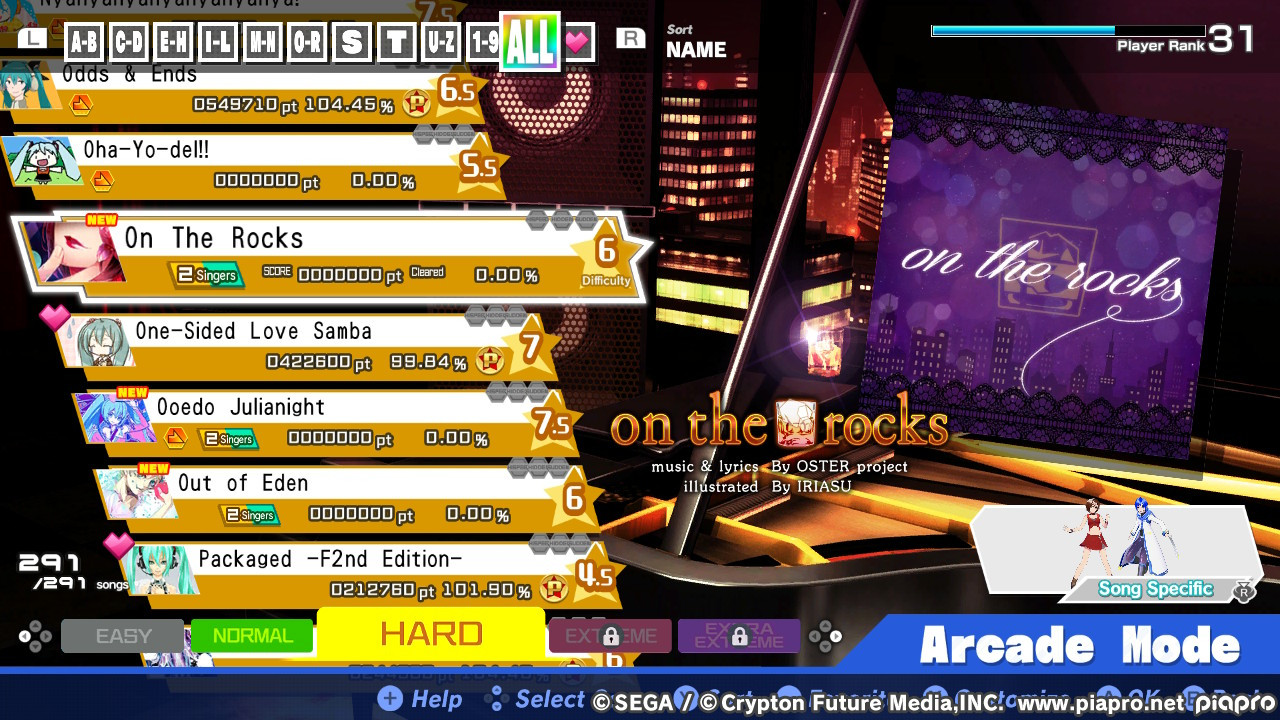The height and width of the screenshot is (720, 1280).
Task: Click the Select stick icon in bottom bar
Action: pos(496,700)
